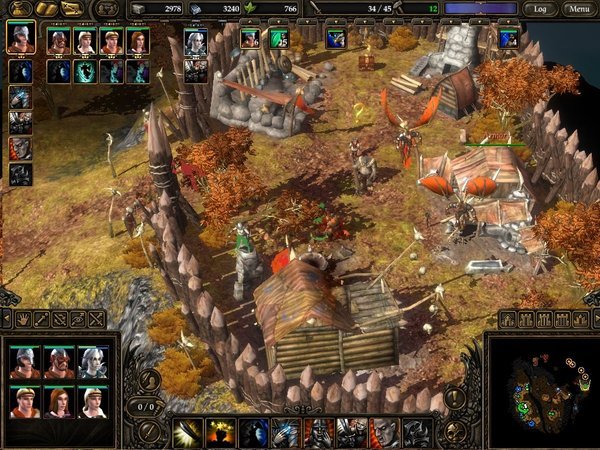Screen dimensions: 600x450
Task: Open the game Menu
Action: coord(577,9)
